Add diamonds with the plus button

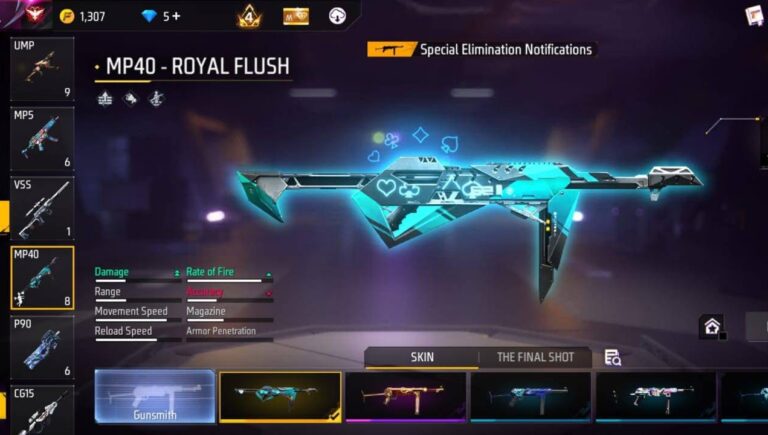pyautogui.click(x=177, y=16)
